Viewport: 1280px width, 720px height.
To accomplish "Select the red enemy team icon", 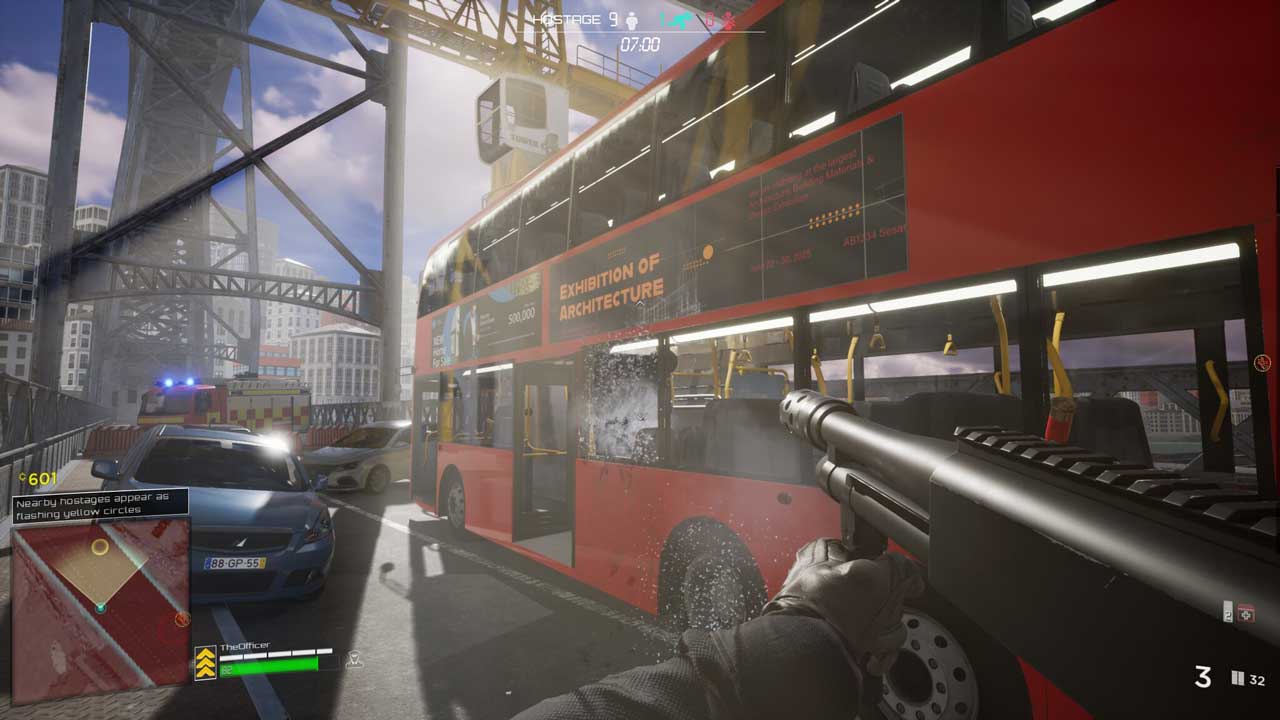I will tap(728, 20).
